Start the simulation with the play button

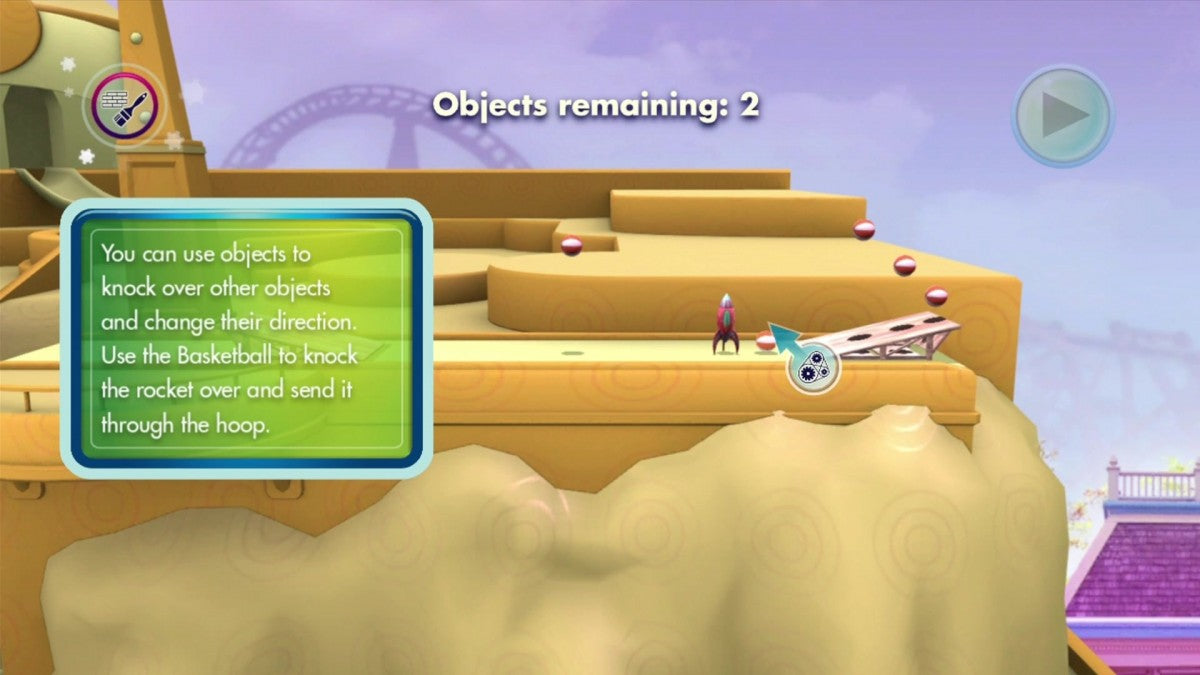pos(1061,115)
